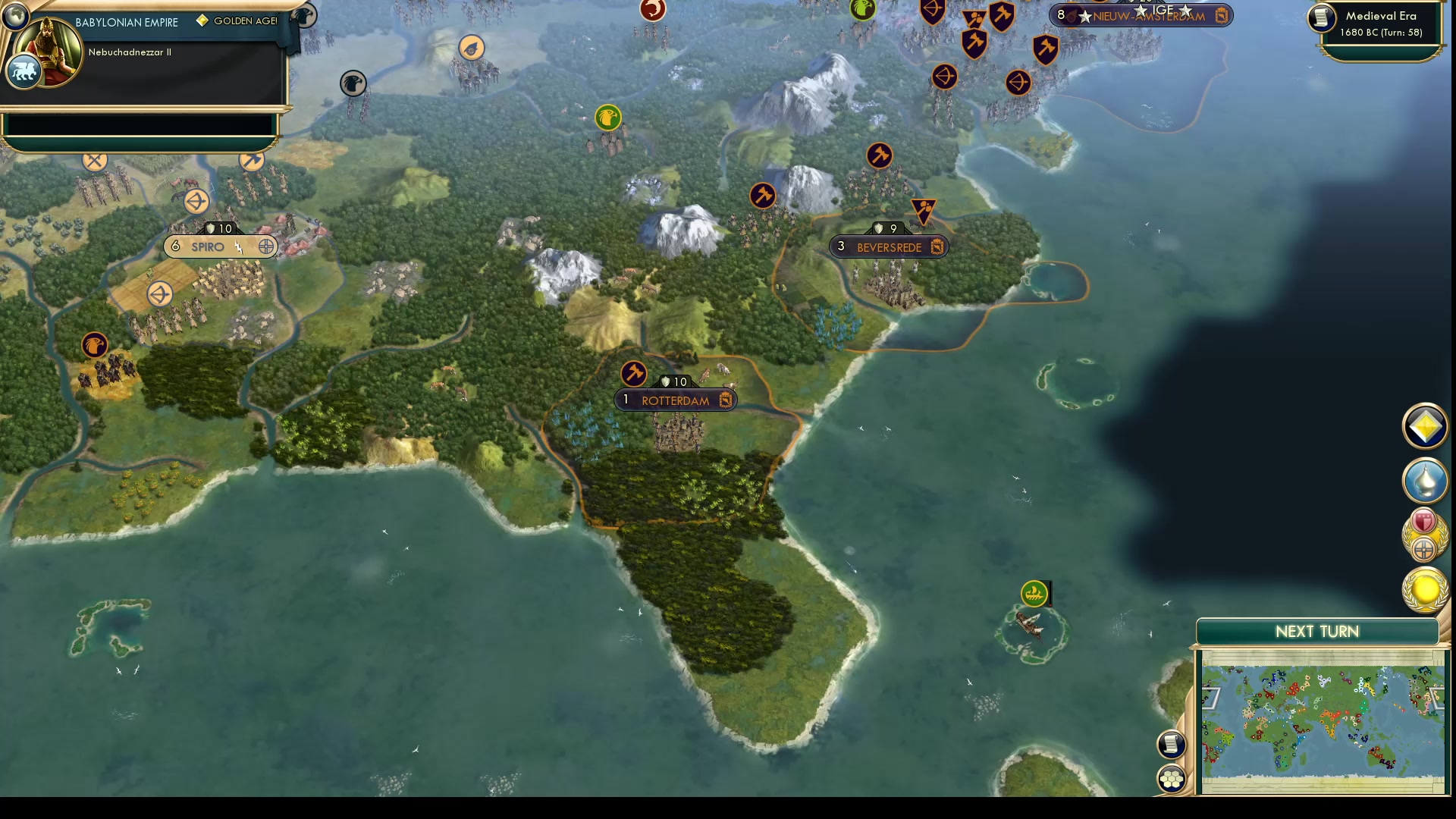Screen dimensions: 1456x819
Task: Open the Social Policies diamond icon
Action: click(1426, 426)
